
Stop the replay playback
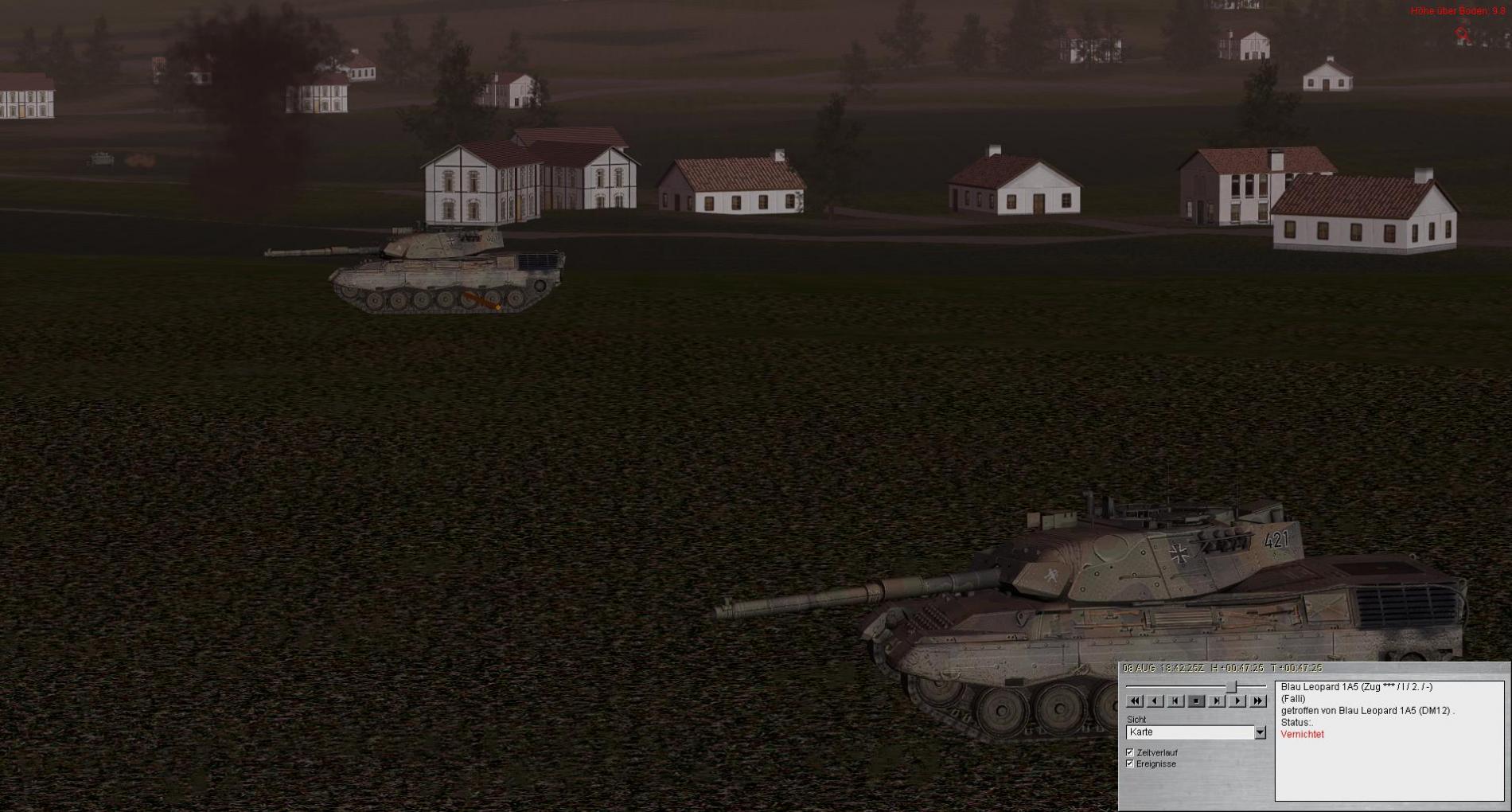(1196, 701)
